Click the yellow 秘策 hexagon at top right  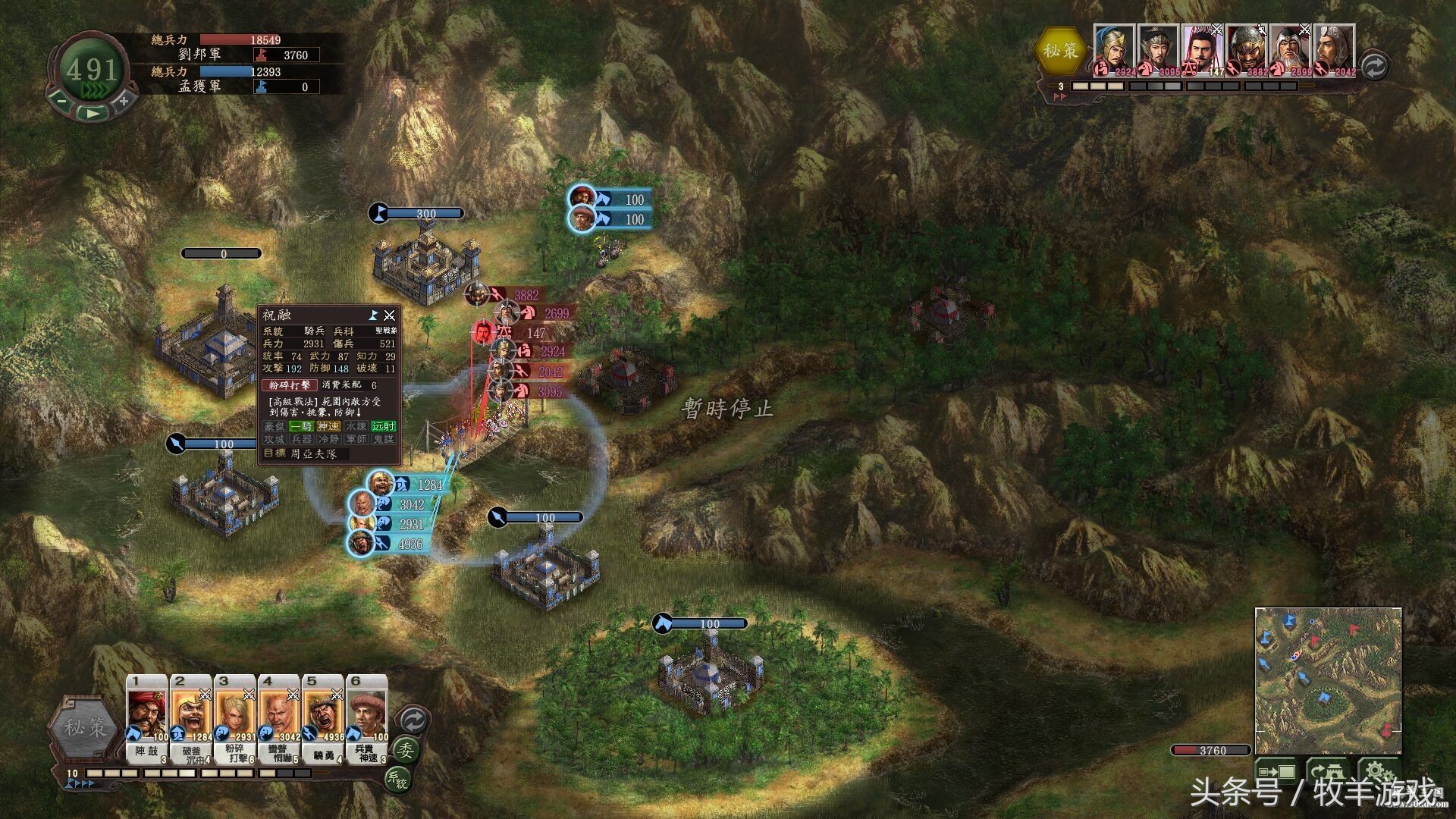(1060, 50)
